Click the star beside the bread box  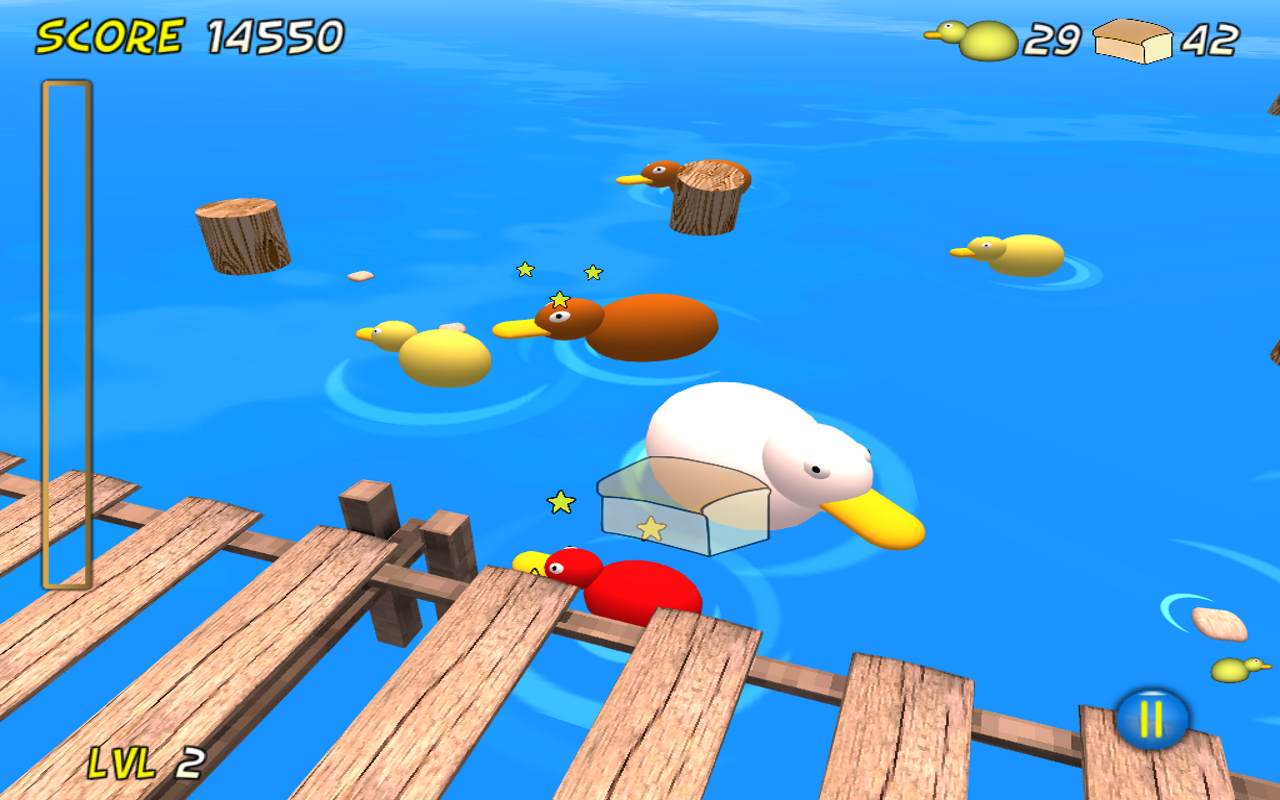[x=559, y=502]
